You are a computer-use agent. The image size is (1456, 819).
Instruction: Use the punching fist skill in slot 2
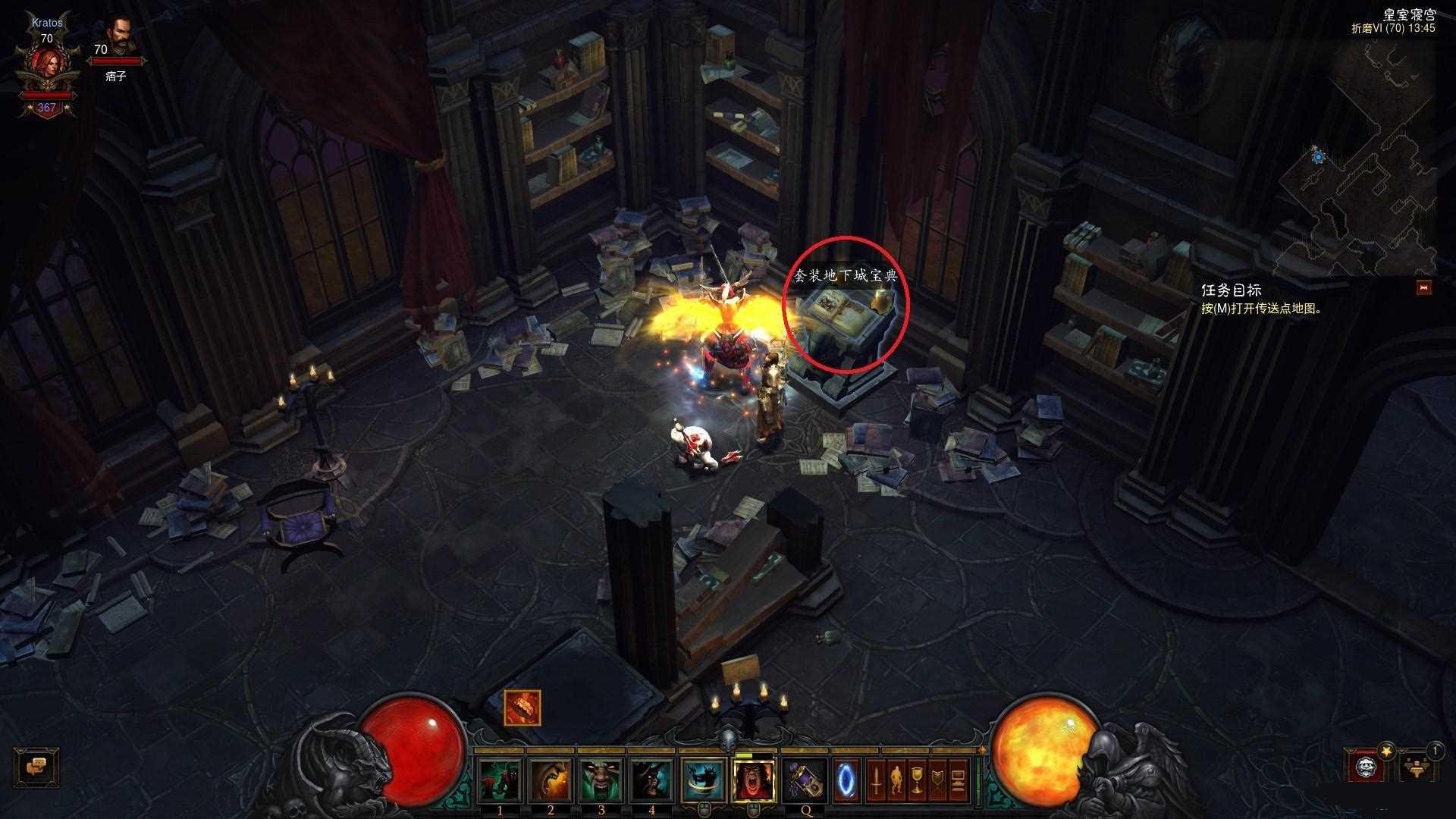point(551,780)
